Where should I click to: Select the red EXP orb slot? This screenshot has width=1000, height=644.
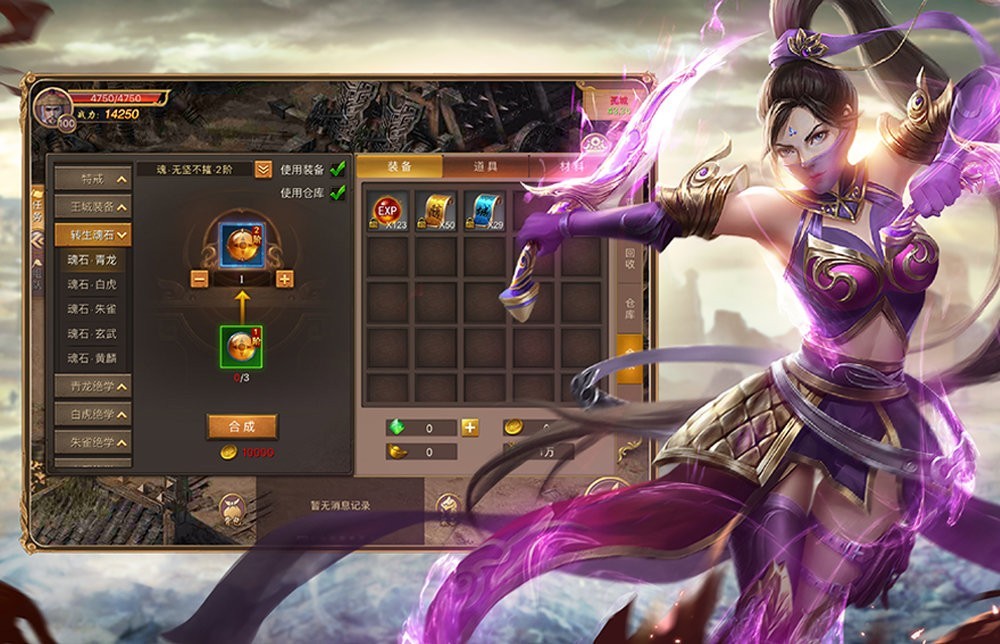pyautogui.click(x=388, y=212)
